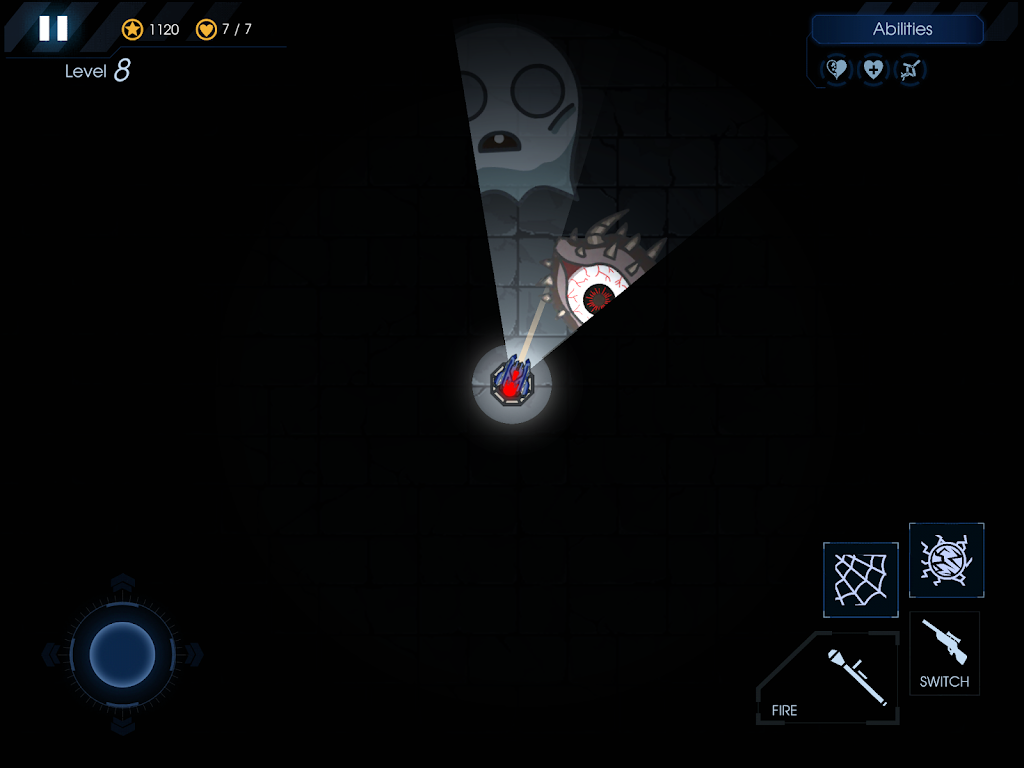Select the half-broken heart ability icon
The image size is (1024, 768).
point(836,70)
